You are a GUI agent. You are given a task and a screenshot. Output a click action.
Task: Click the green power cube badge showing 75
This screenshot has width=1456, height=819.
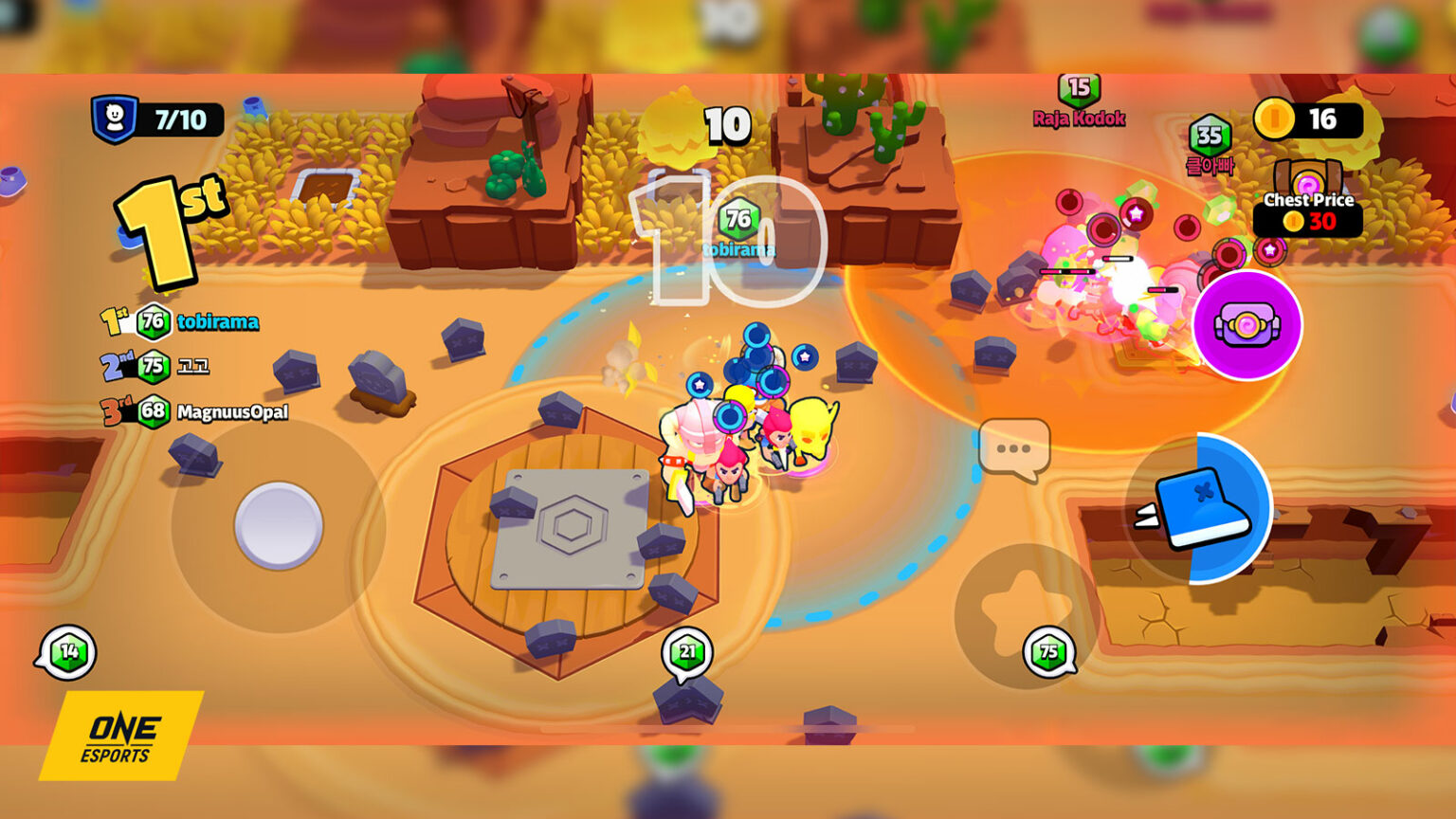(x=1047, y=651)
